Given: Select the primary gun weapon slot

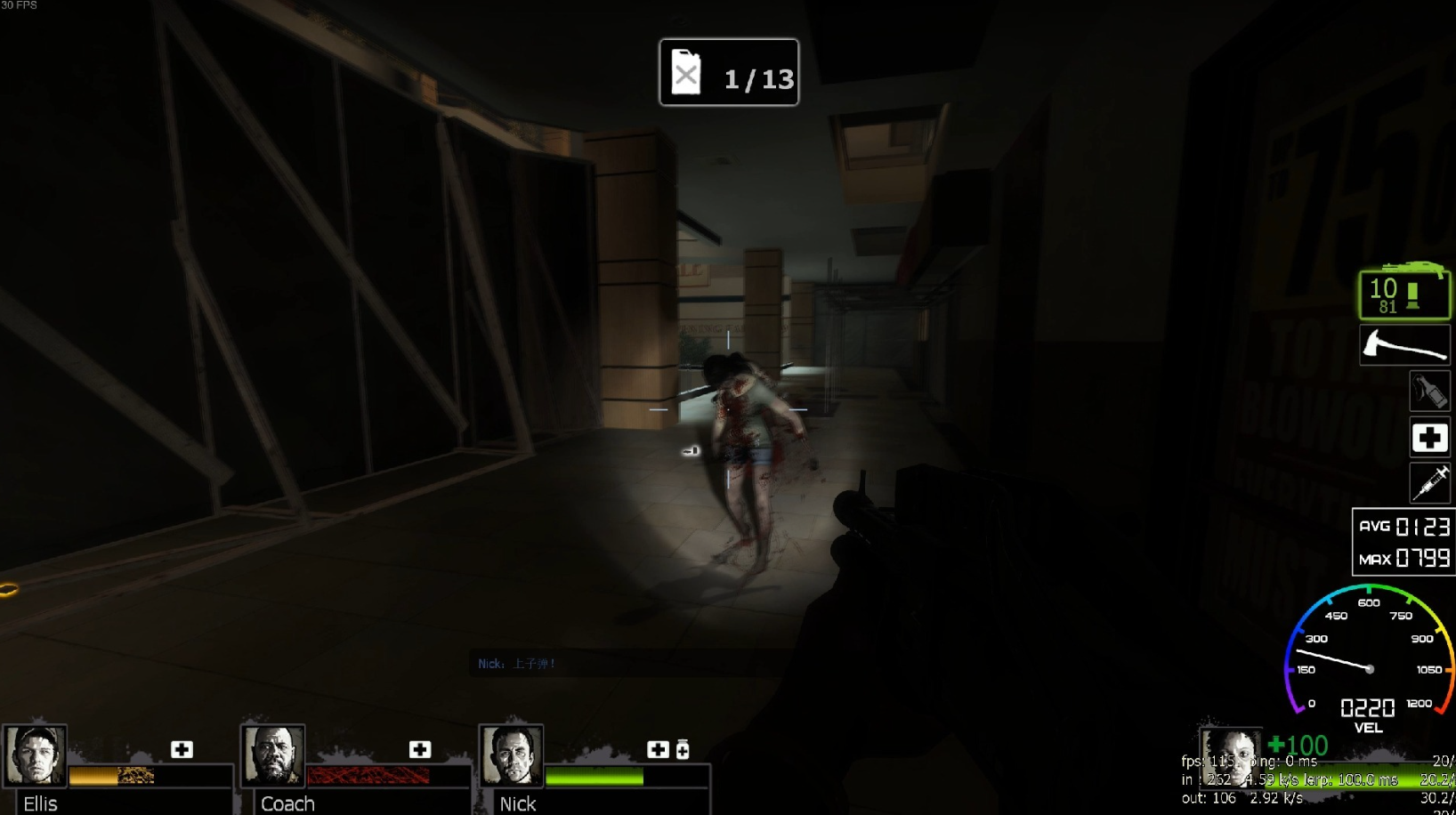Looking at the screenshot, I should point(1404,293).
